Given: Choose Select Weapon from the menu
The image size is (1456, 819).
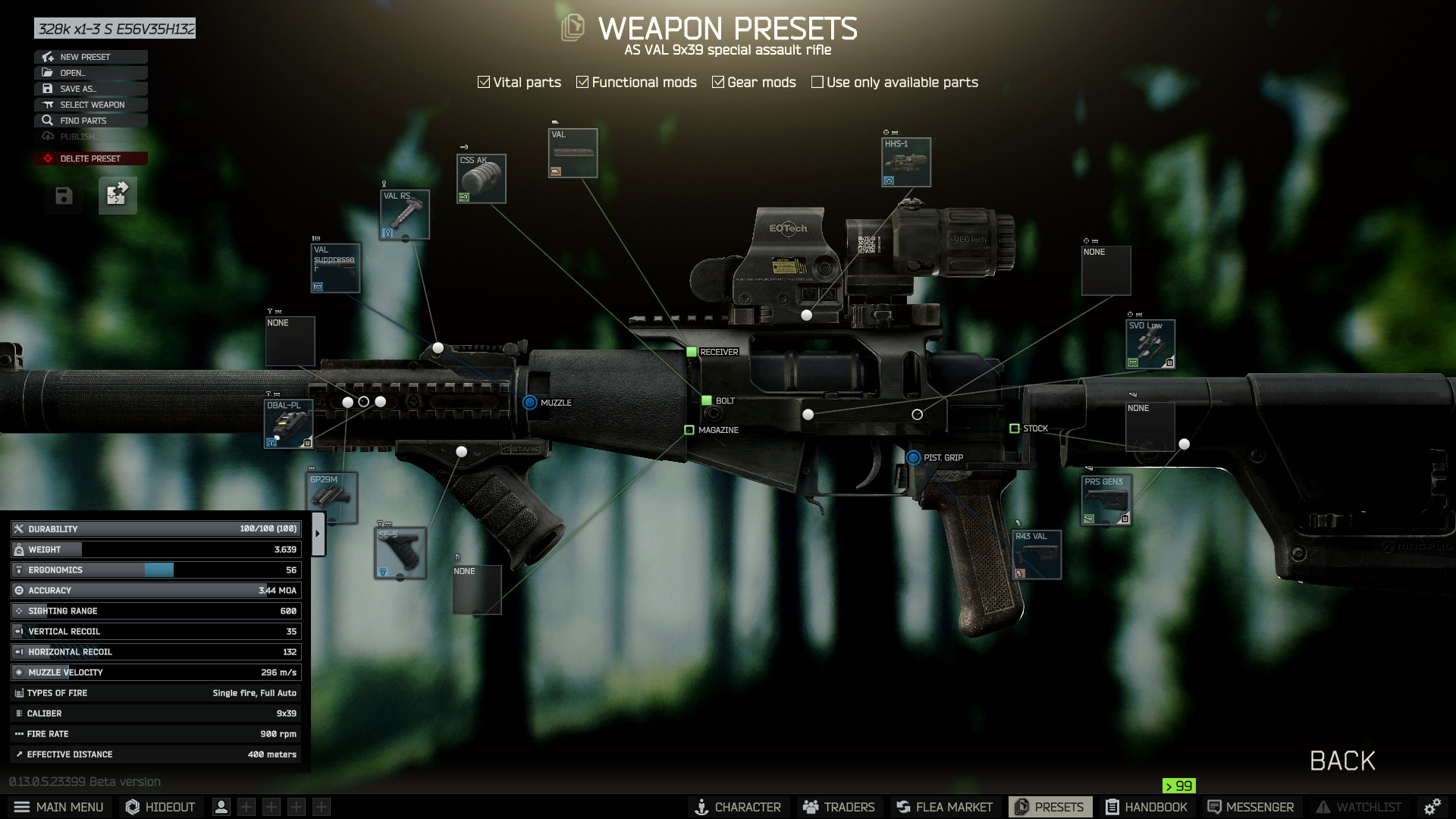Looking at the screenshot, I should point(90,105).
